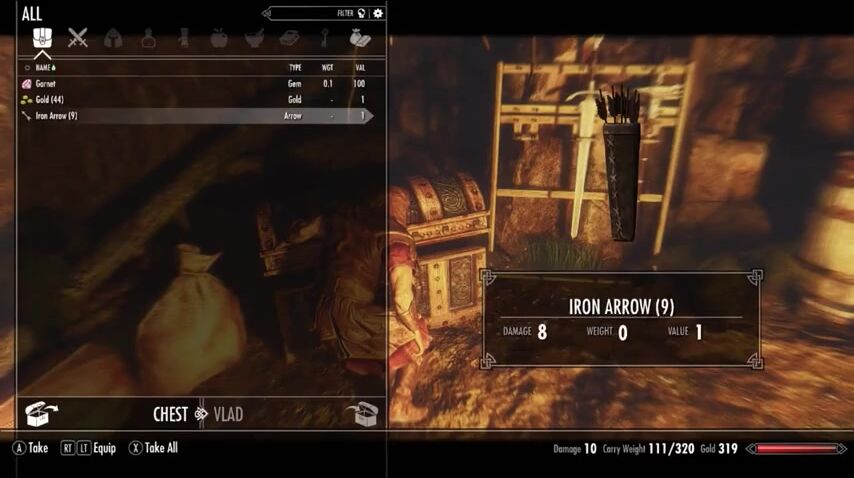Show the Keys category tab
Screen dimensions: 854x478
[325, 39]
